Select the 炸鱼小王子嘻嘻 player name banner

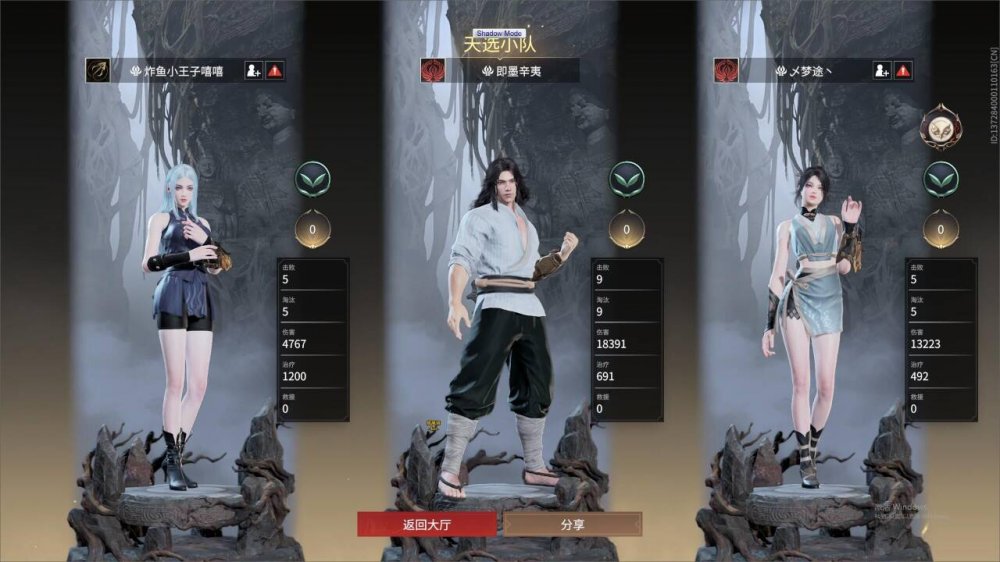point(185,71)
